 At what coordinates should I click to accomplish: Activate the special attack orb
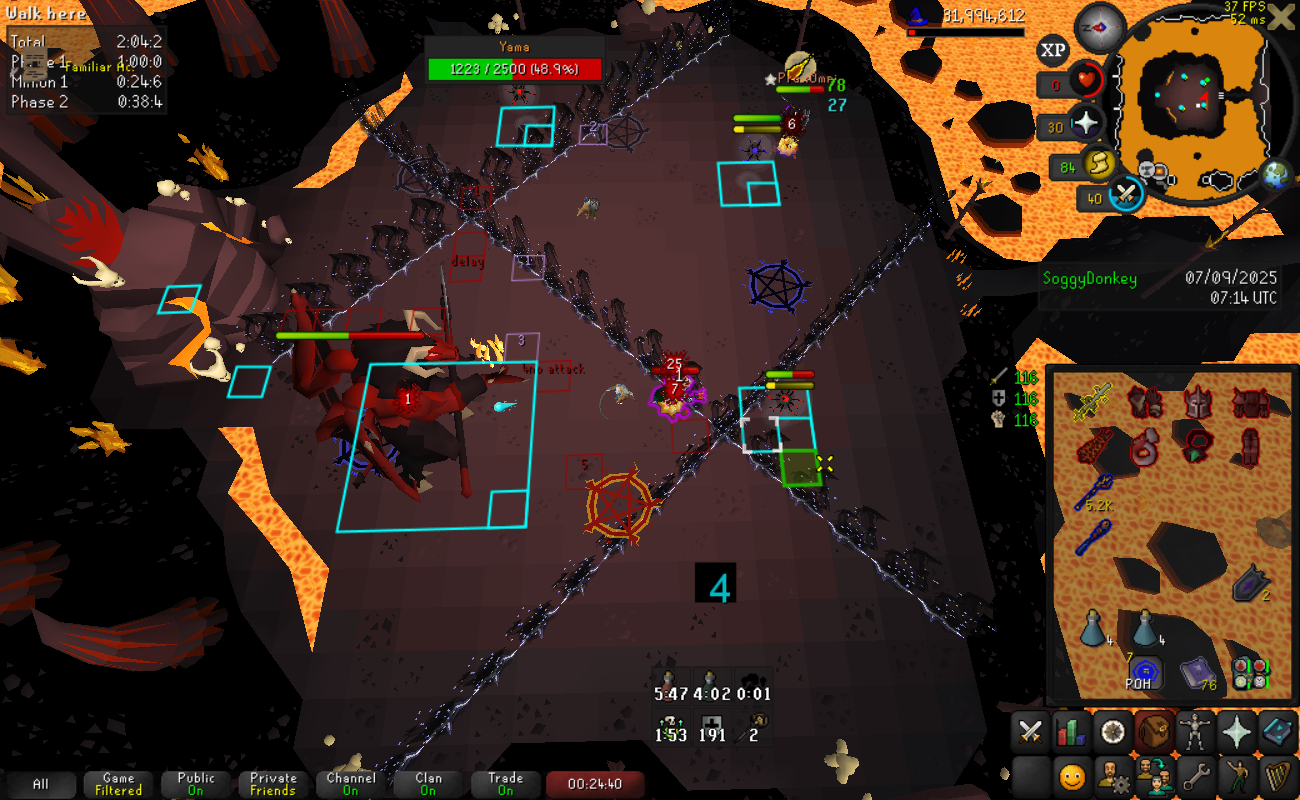pos(1126,194)
